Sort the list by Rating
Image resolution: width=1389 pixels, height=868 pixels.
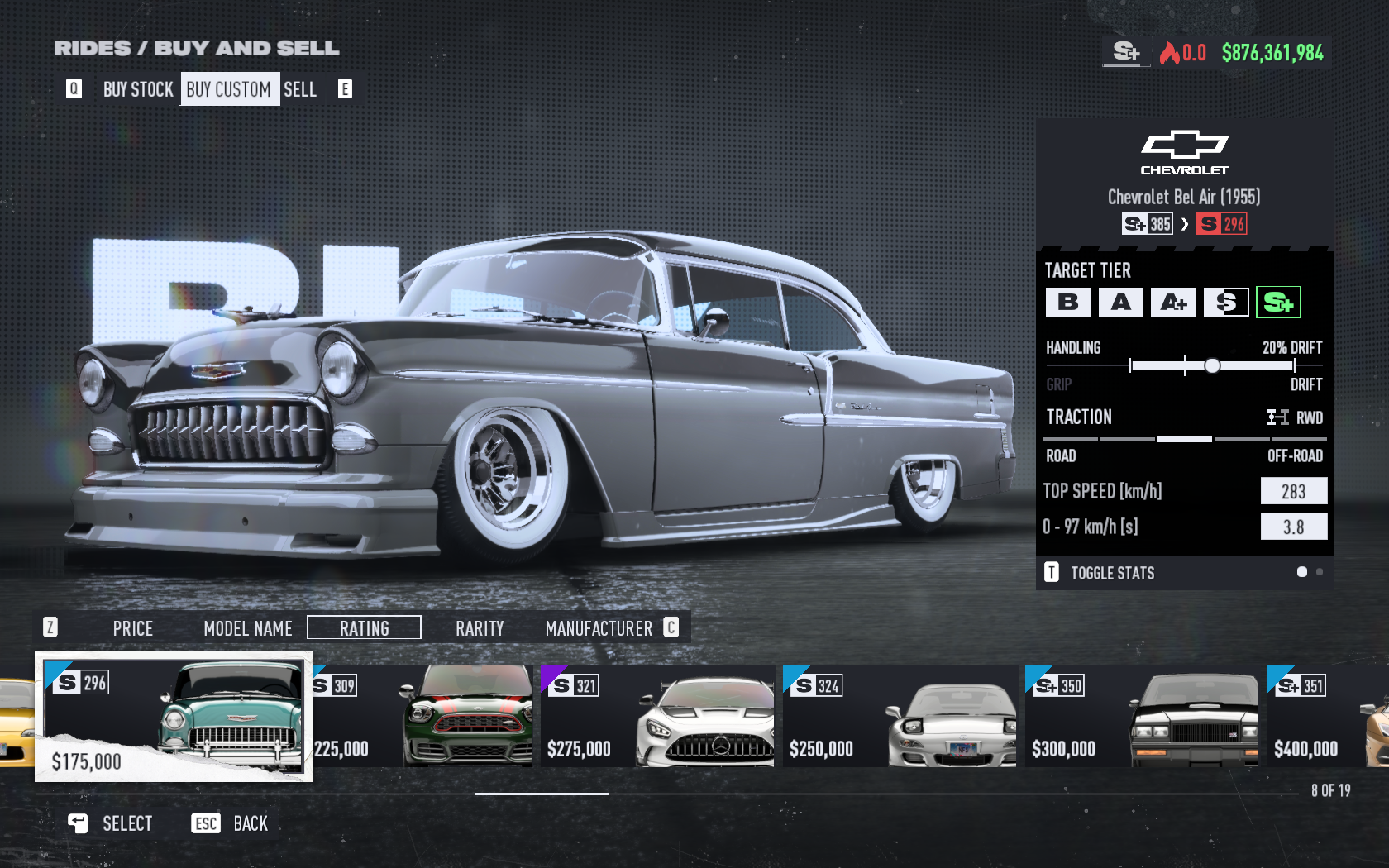pos(364,628)
